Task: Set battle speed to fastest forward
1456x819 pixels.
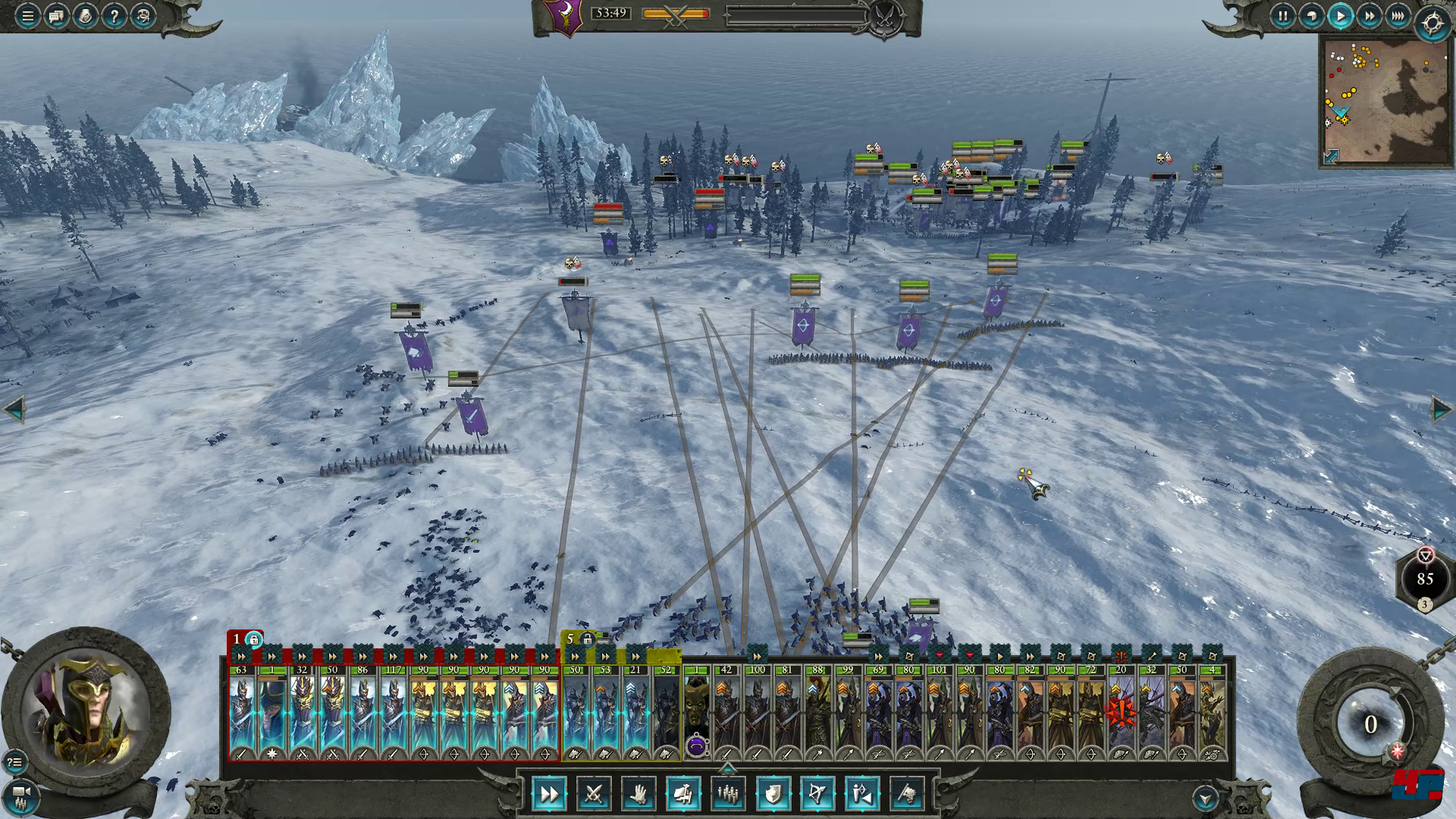Action: [1398, 16]
